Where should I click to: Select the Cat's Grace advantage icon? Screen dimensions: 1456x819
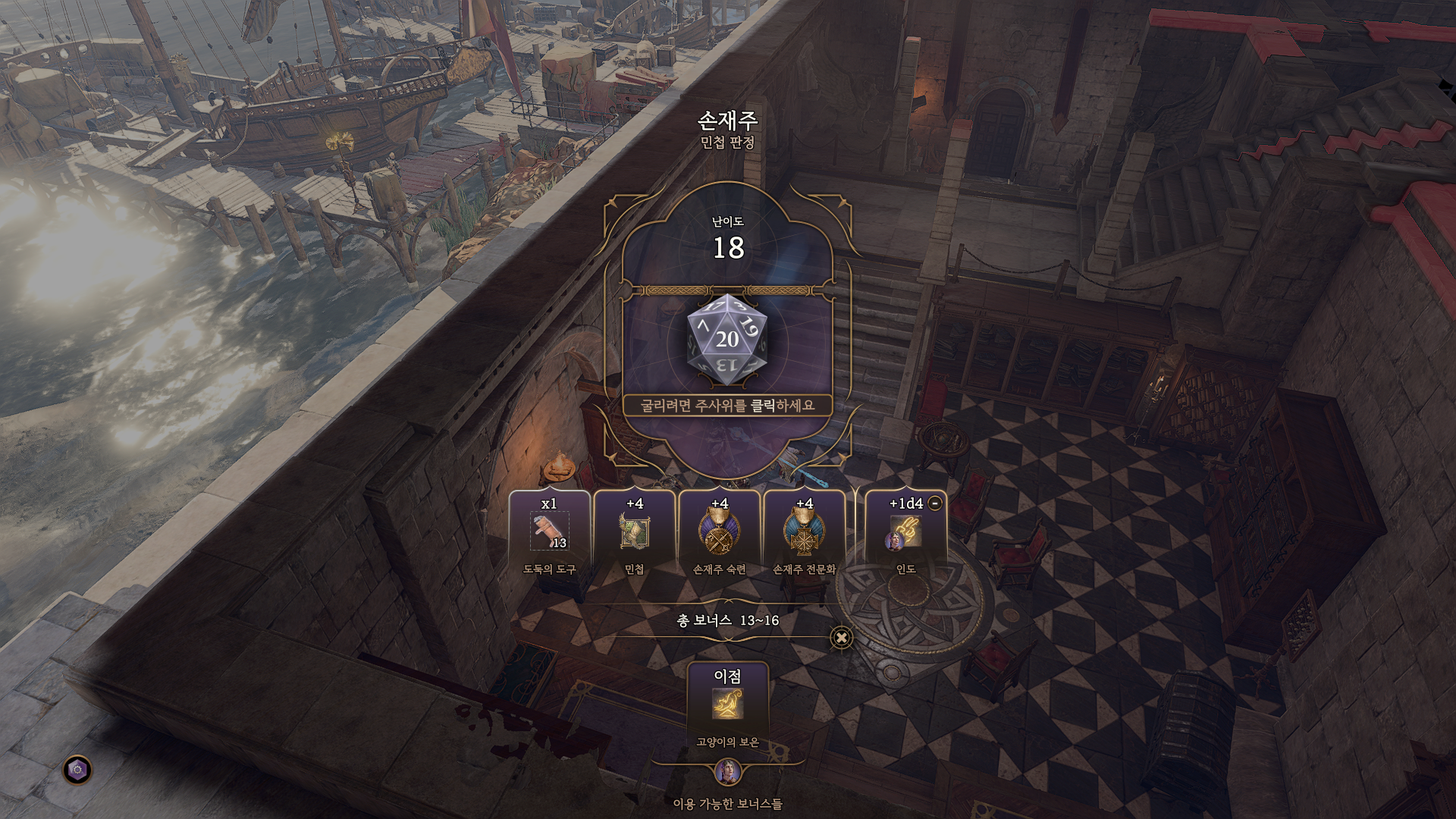[x=727, y=704]
